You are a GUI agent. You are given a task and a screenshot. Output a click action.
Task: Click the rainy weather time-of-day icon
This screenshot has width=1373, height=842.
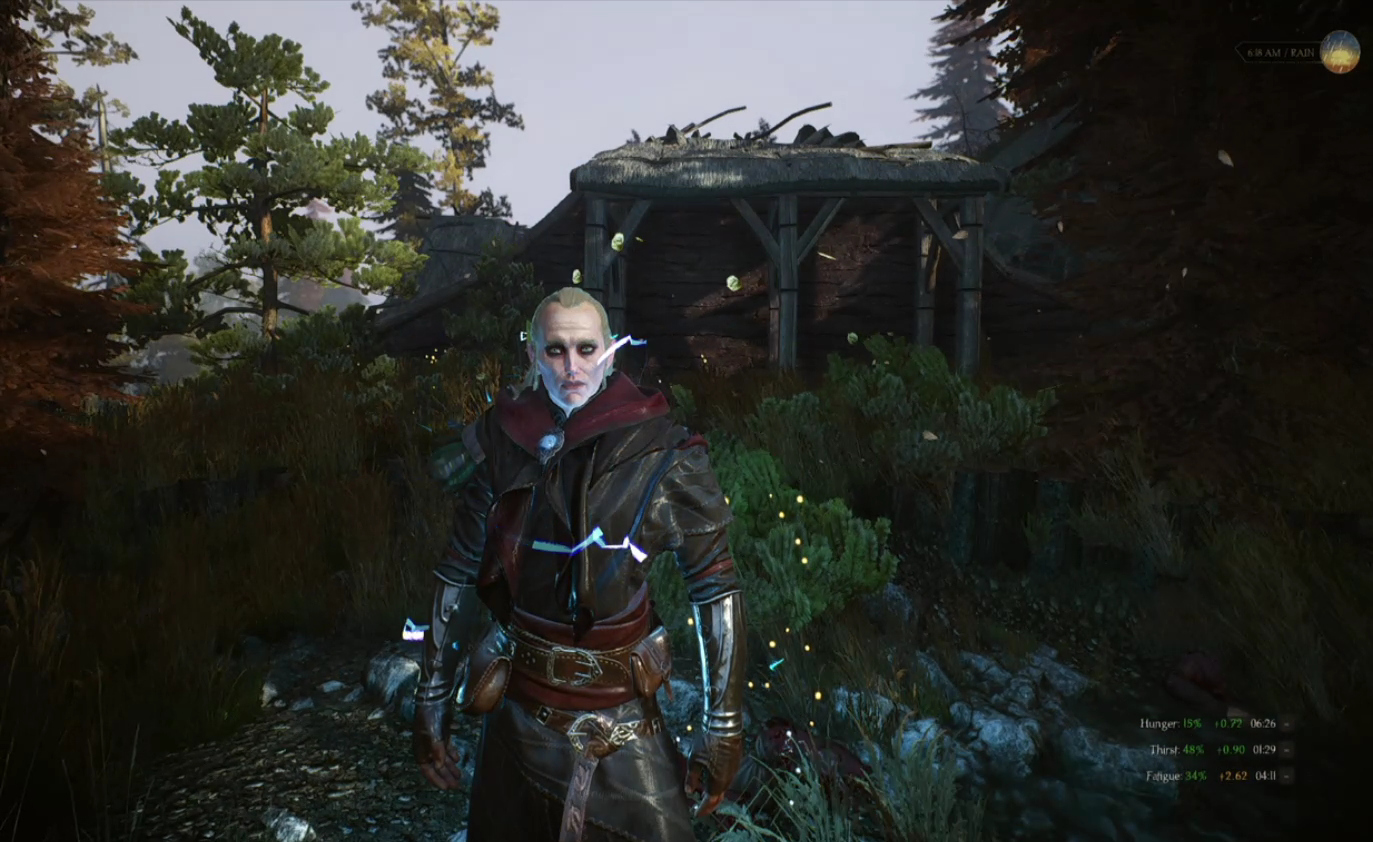[x=1339, y=52]
